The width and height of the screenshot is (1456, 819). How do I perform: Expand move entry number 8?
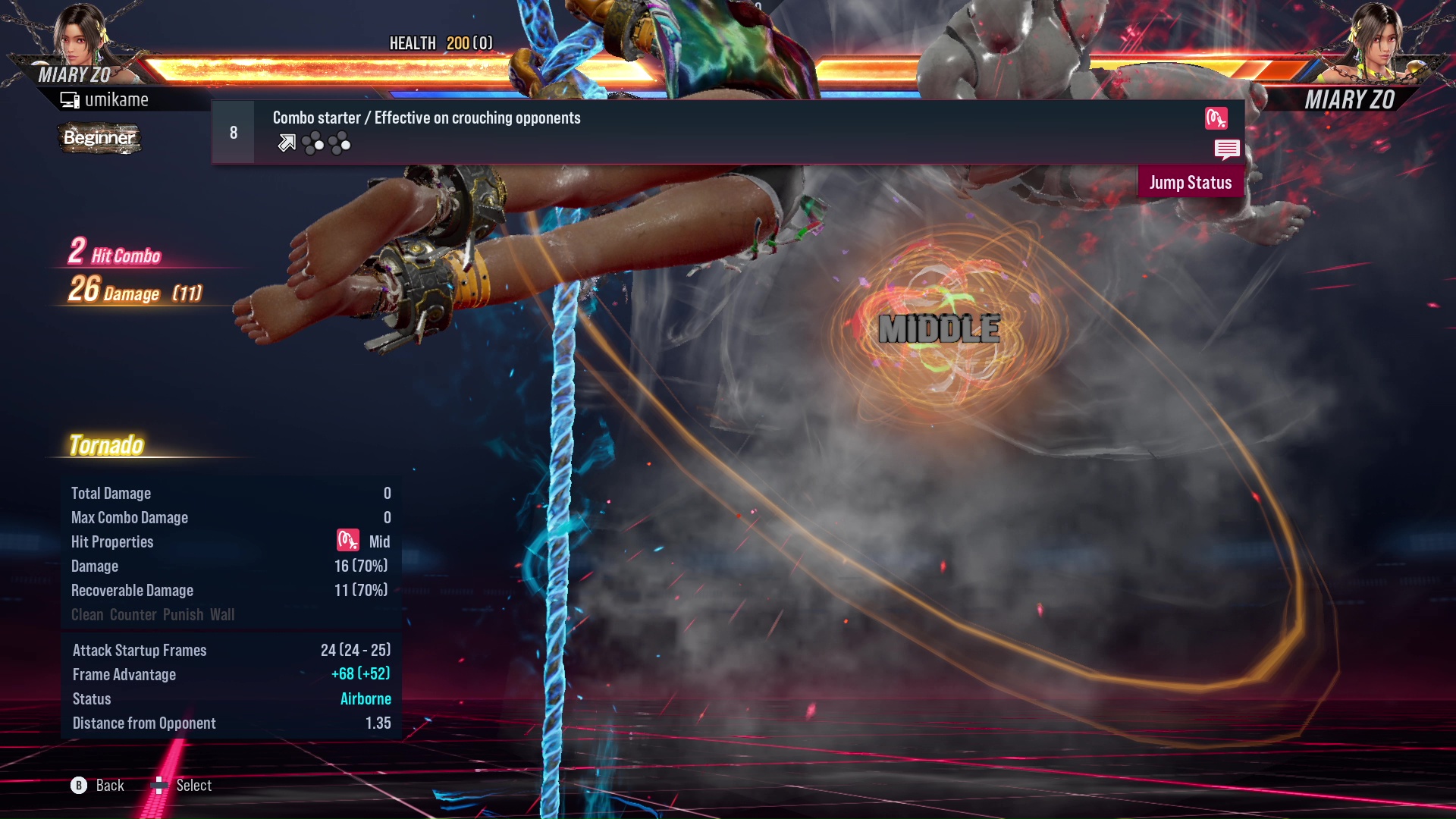click(233, 131)
